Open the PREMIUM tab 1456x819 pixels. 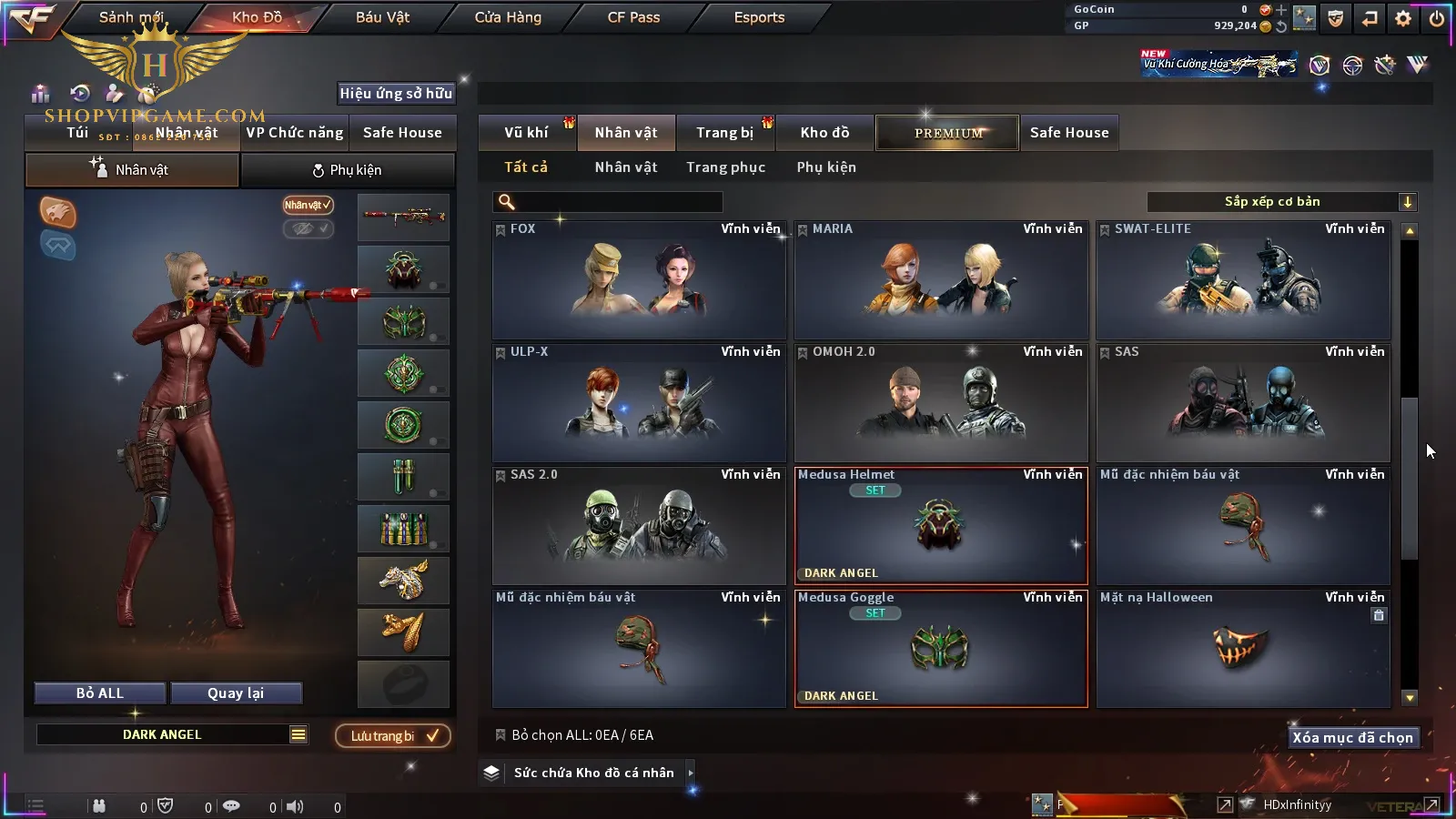point(948,133)
